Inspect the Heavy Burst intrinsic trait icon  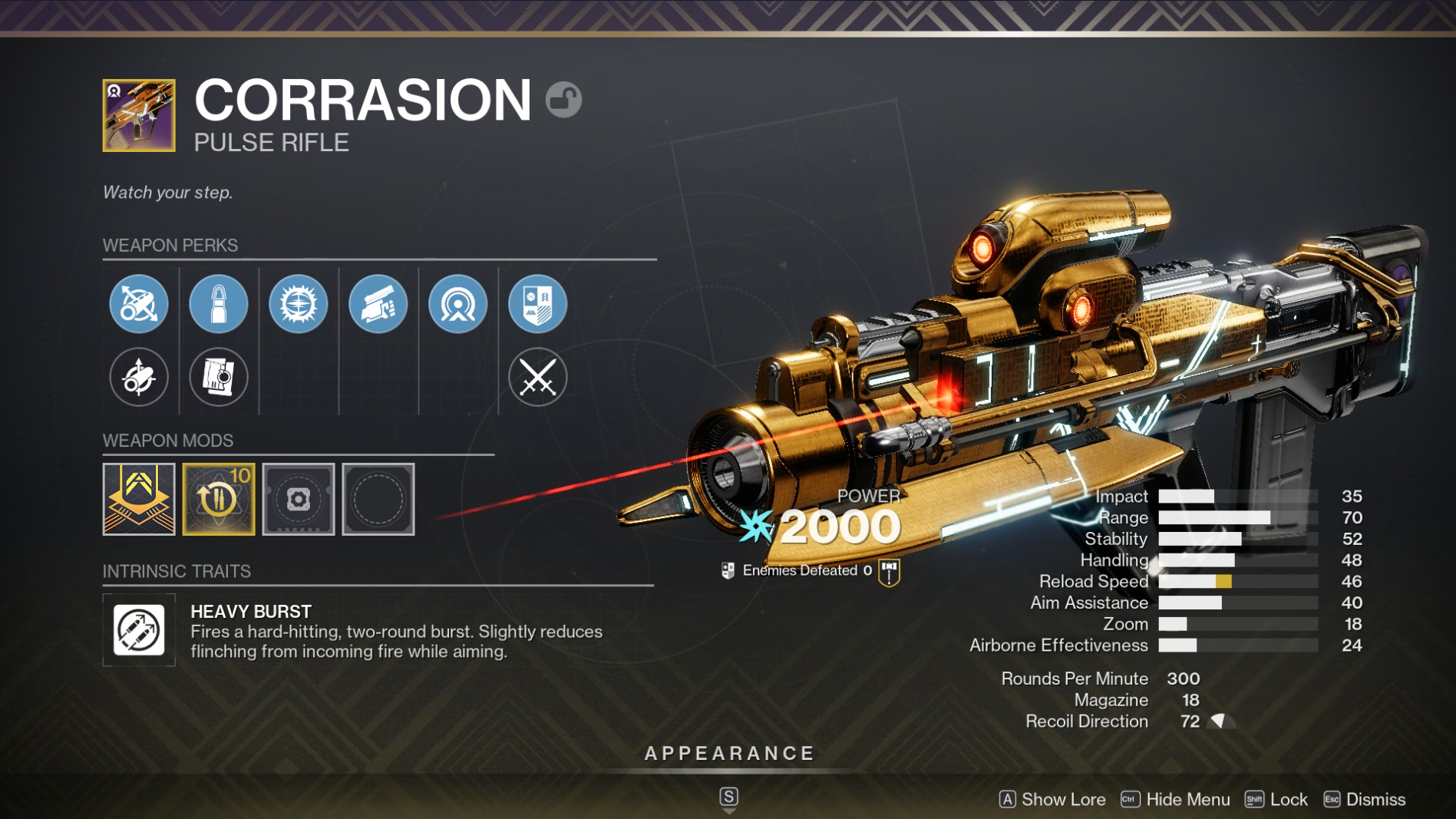coord(139,630)
